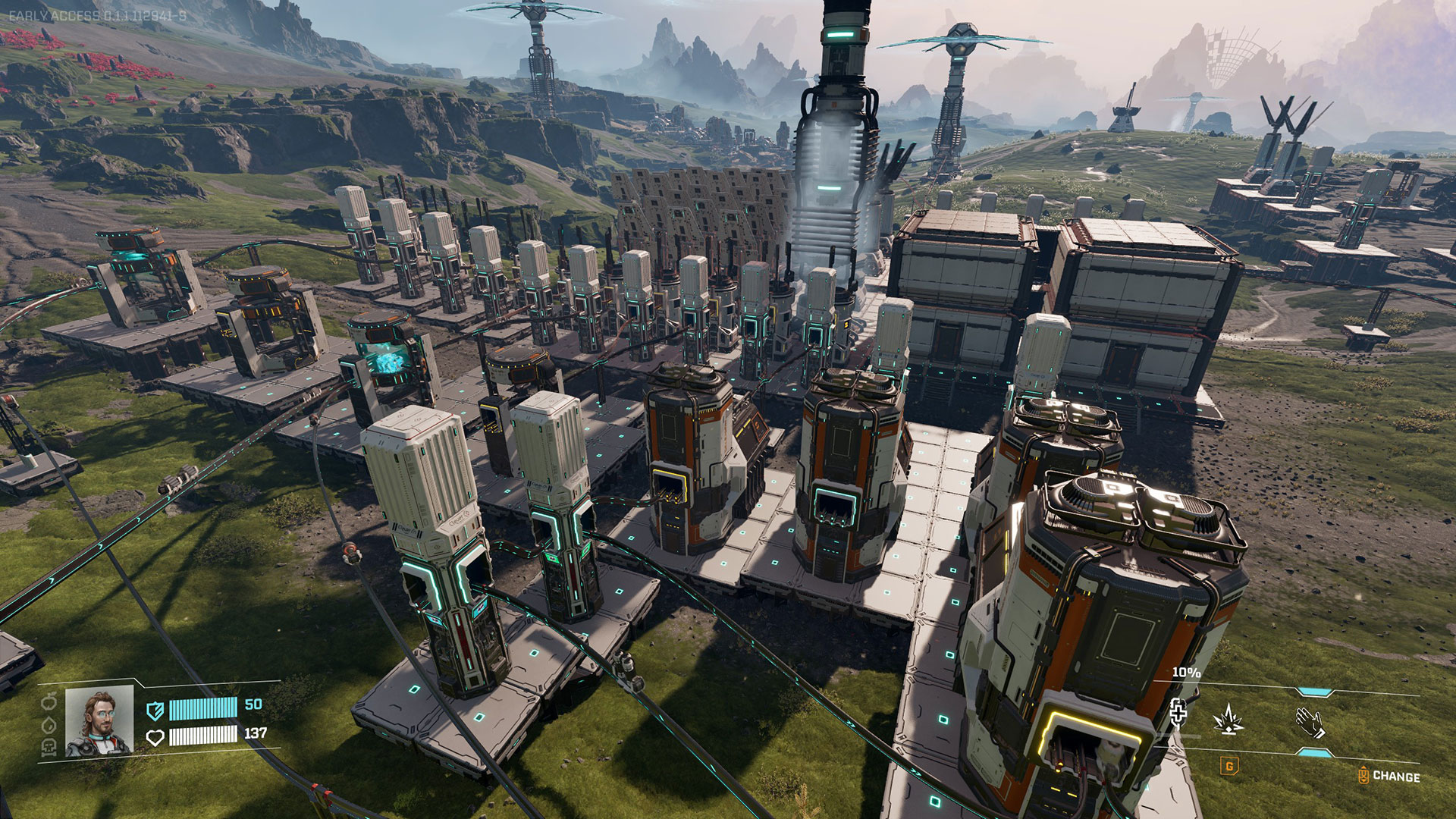
Task: Click the player character portrait
Action: [99, 721]
